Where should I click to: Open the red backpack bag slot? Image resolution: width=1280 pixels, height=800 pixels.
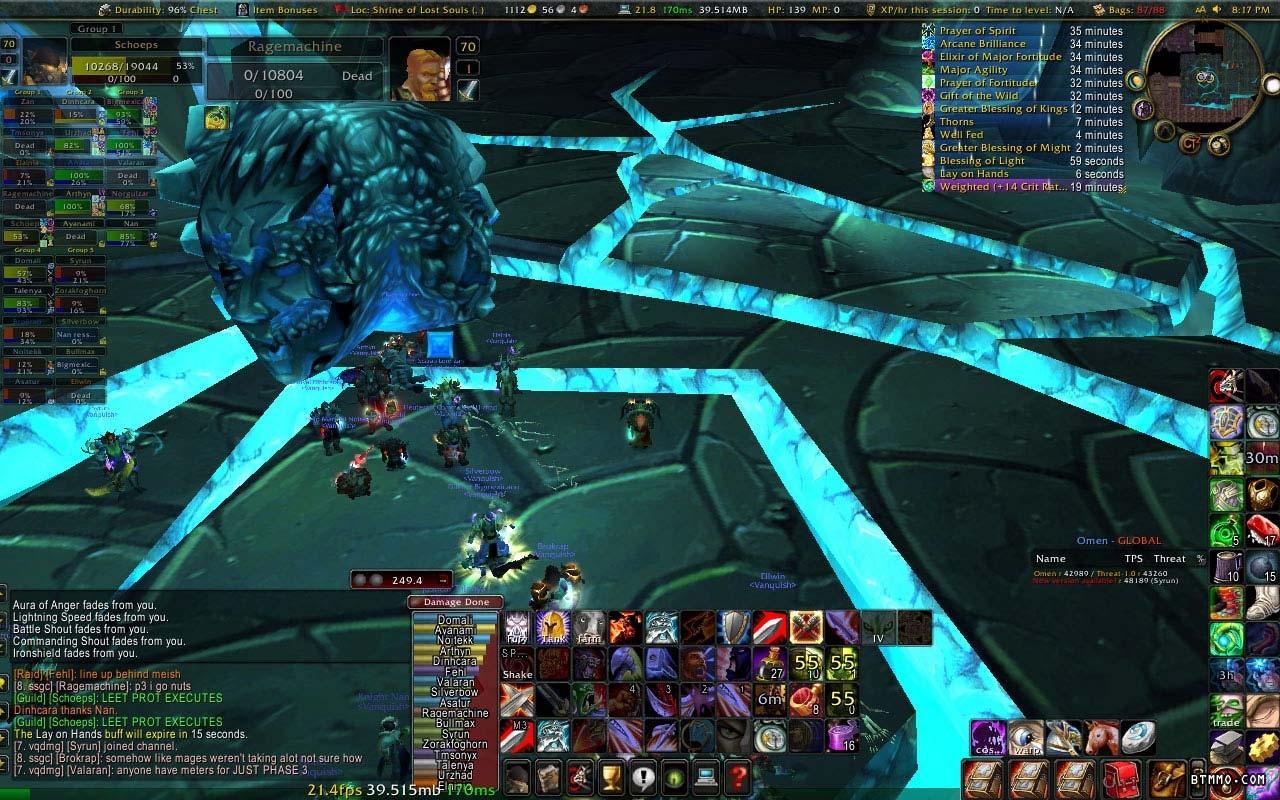[1121, 778]
